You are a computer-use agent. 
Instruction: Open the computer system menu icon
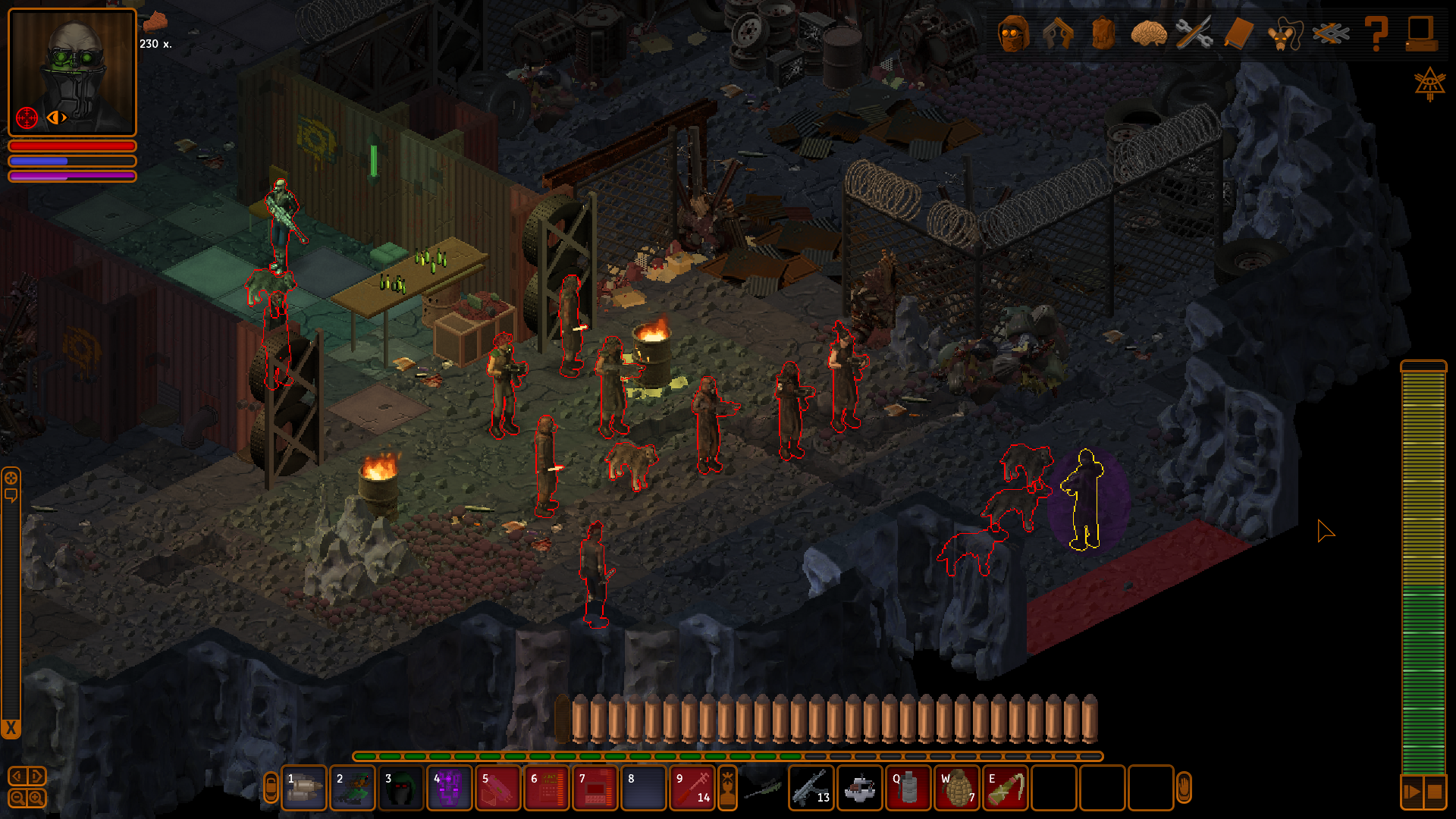point(1421,34)
